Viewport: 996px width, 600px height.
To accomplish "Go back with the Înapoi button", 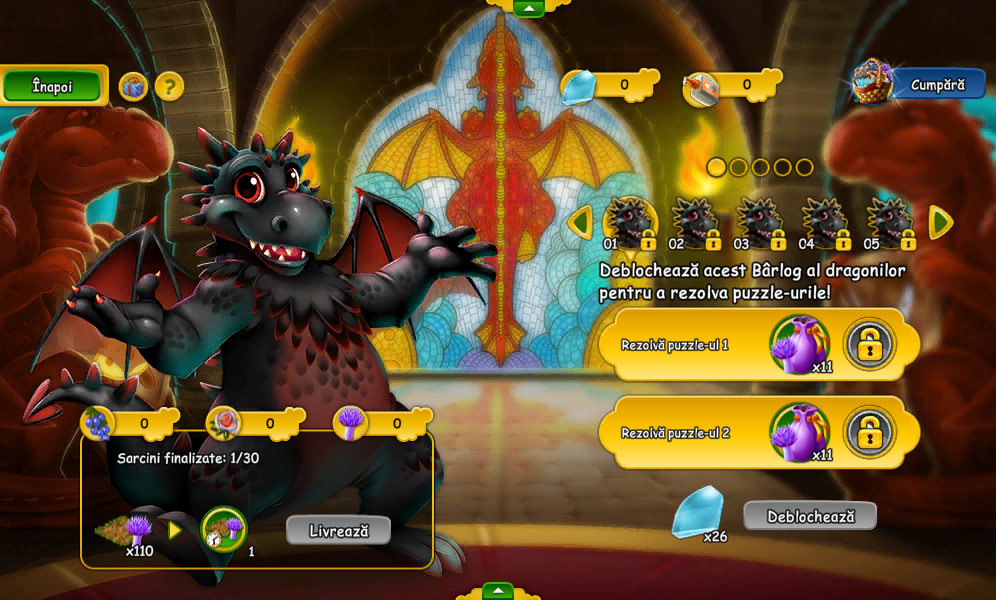I will pos(53,87).
